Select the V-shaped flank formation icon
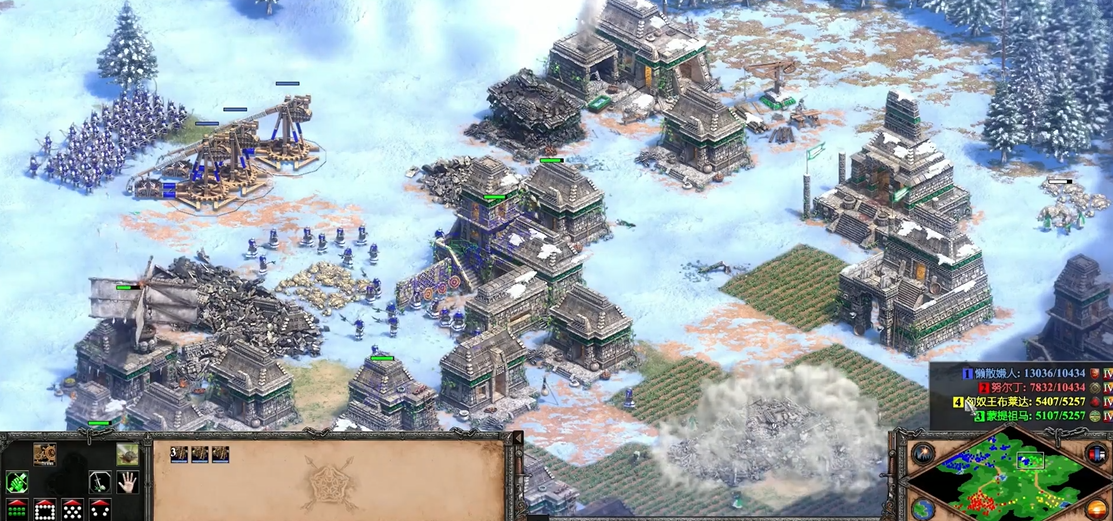Screen dimensions: 1113x521 click(x=99, y=510)
